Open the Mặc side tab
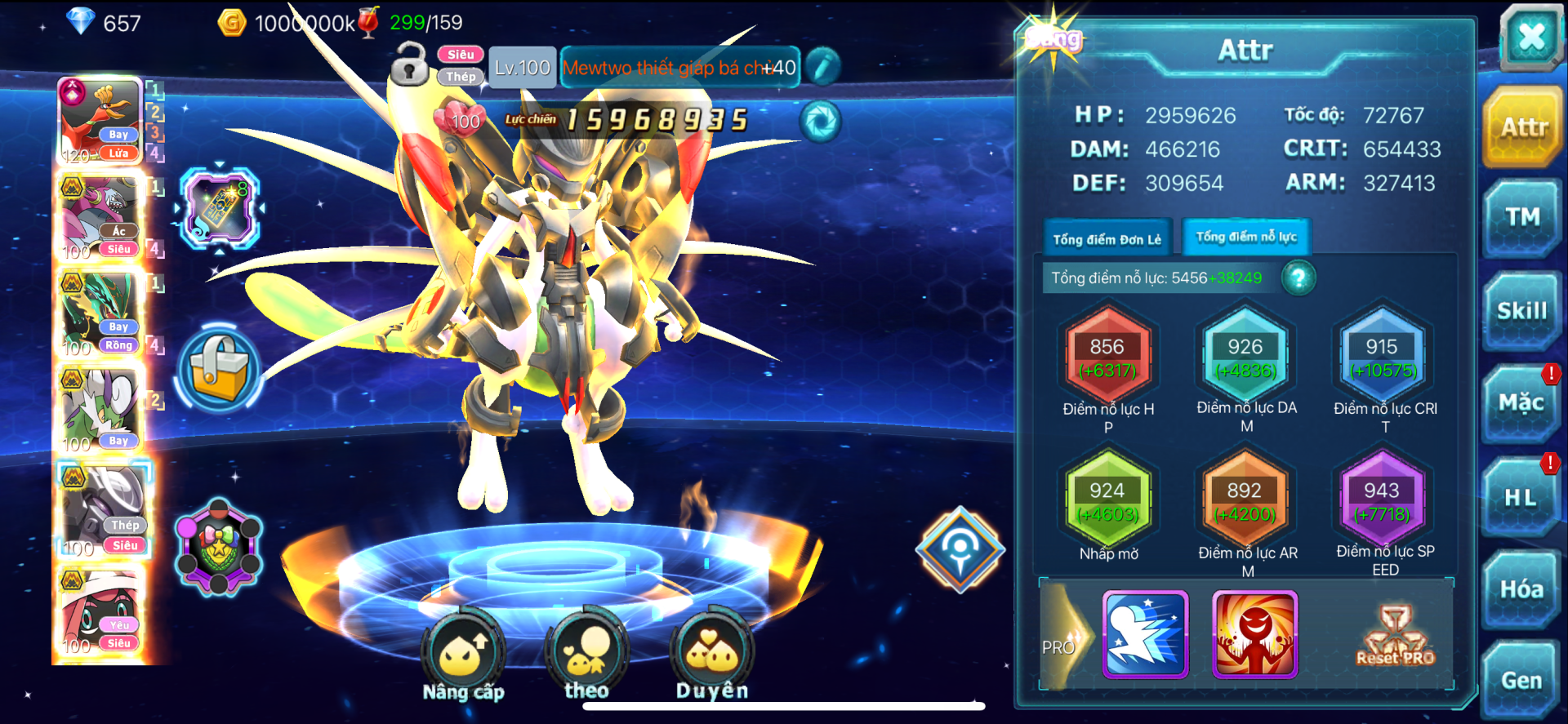 (x=1521, y=403)
